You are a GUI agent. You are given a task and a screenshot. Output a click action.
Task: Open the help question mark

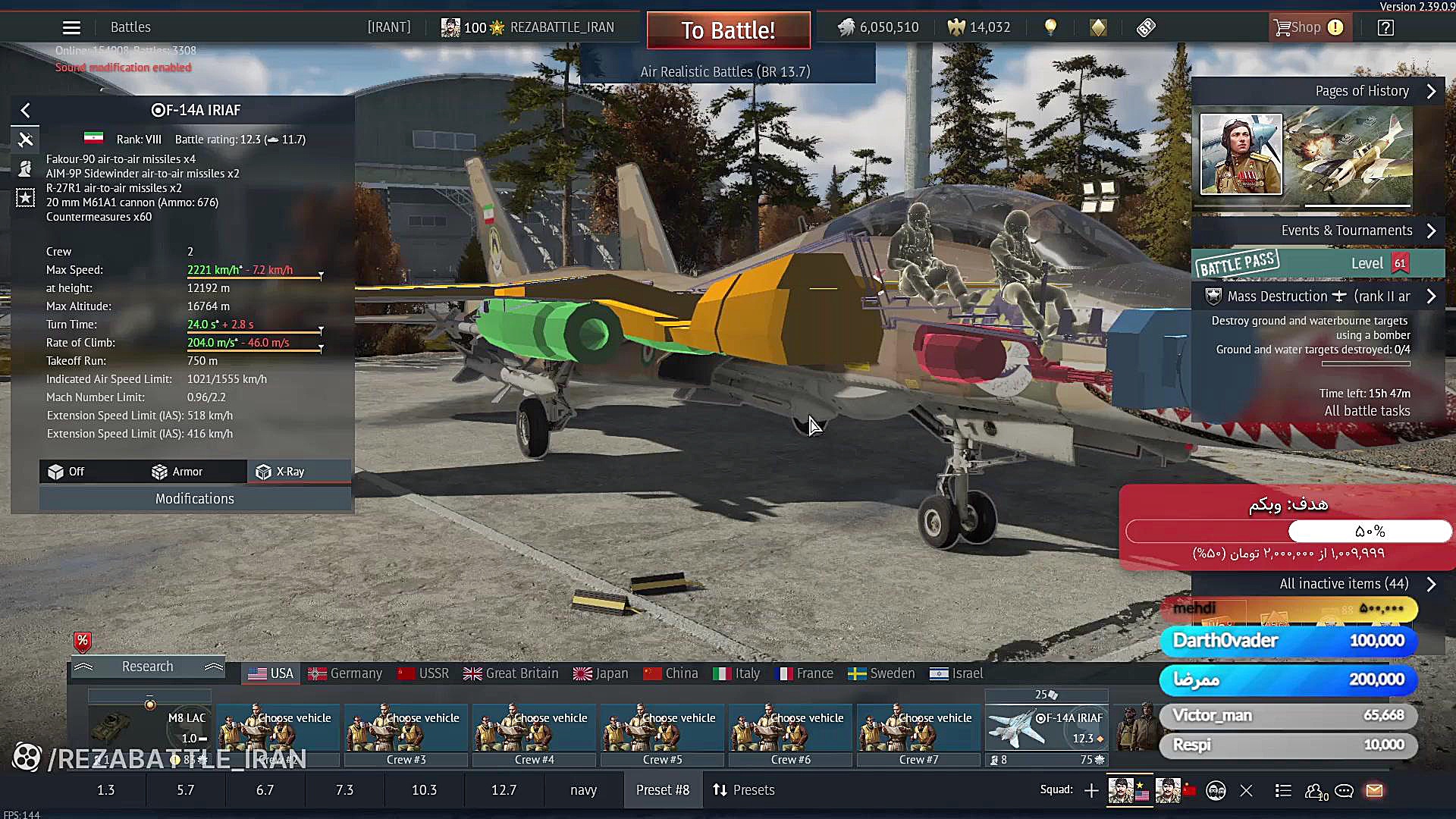click(1385, 28)
